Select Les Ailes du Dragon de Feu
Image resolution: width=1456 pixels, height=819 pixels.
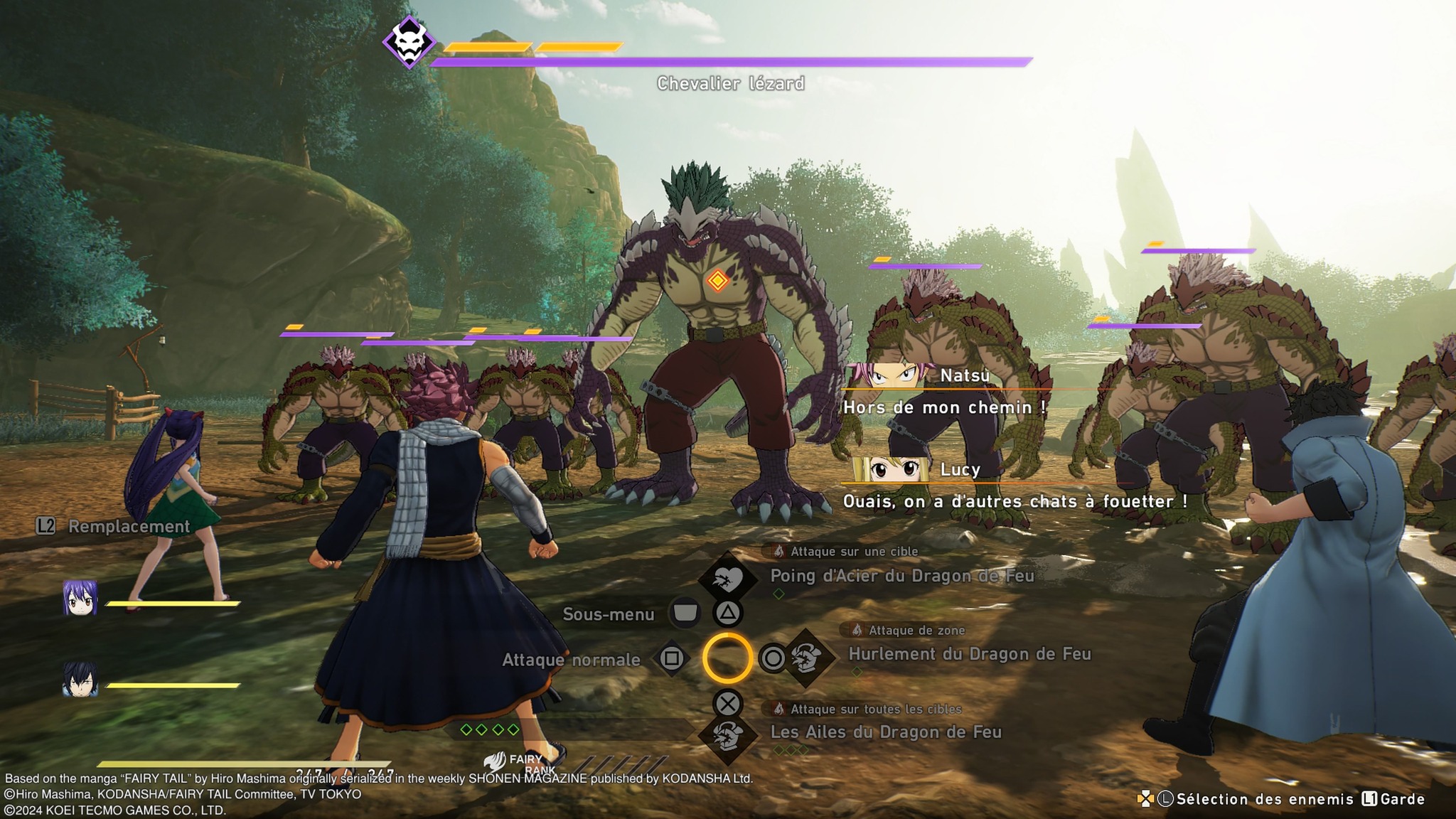[x=885, y=732]
